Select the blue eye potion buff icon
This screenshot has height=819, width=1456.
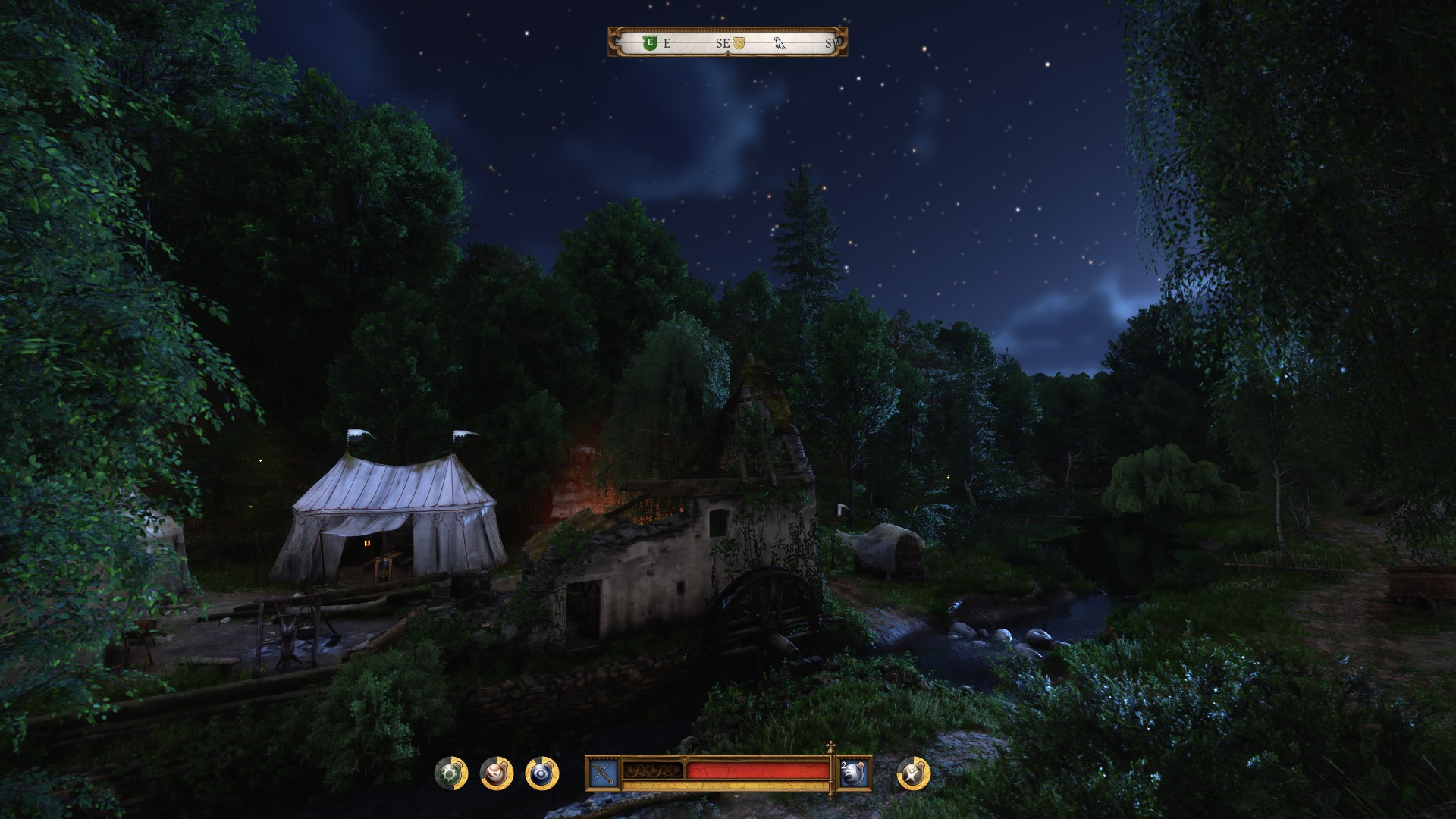point(541,773)
